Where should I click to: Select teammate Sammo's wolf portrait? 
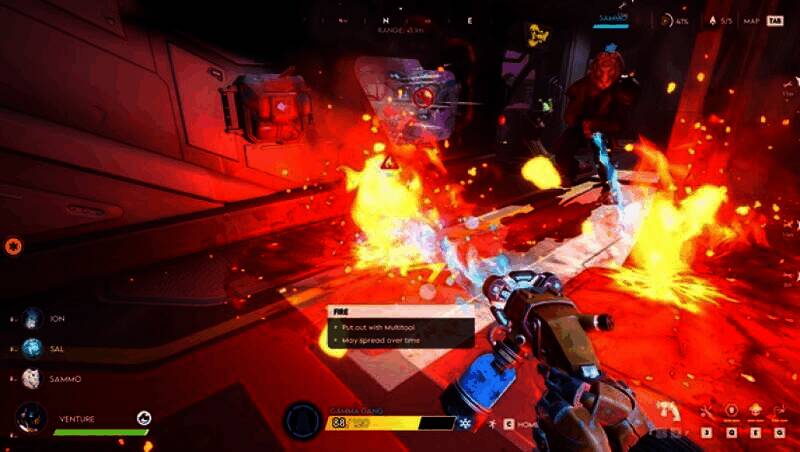pos(32,379)
